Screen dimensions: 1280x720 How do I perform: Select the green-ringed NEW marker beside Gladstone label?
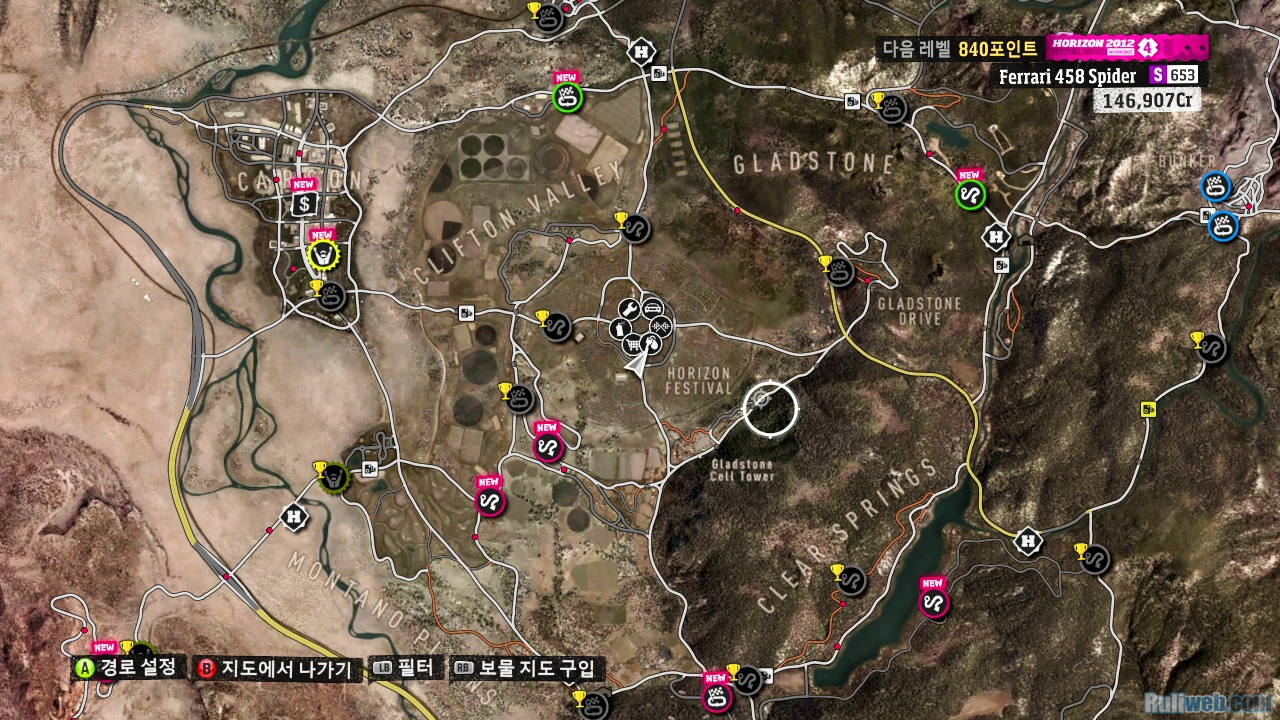969,195
